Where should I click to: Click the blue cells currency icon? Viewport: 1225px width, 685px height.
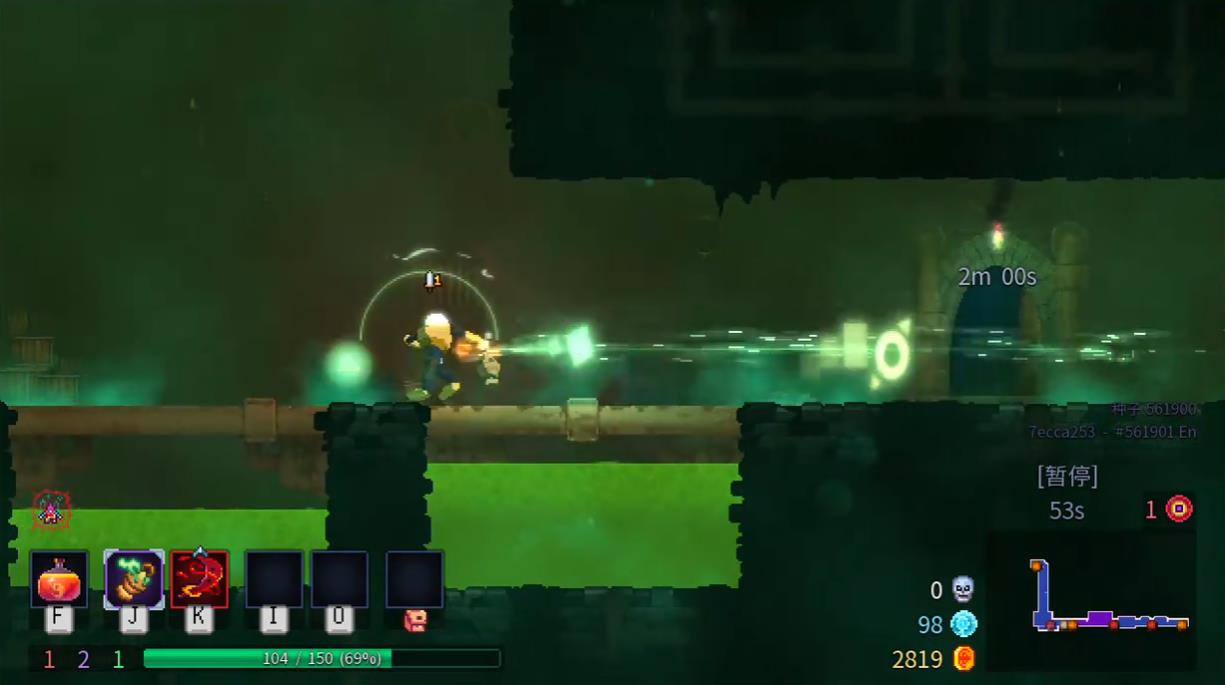963,624
